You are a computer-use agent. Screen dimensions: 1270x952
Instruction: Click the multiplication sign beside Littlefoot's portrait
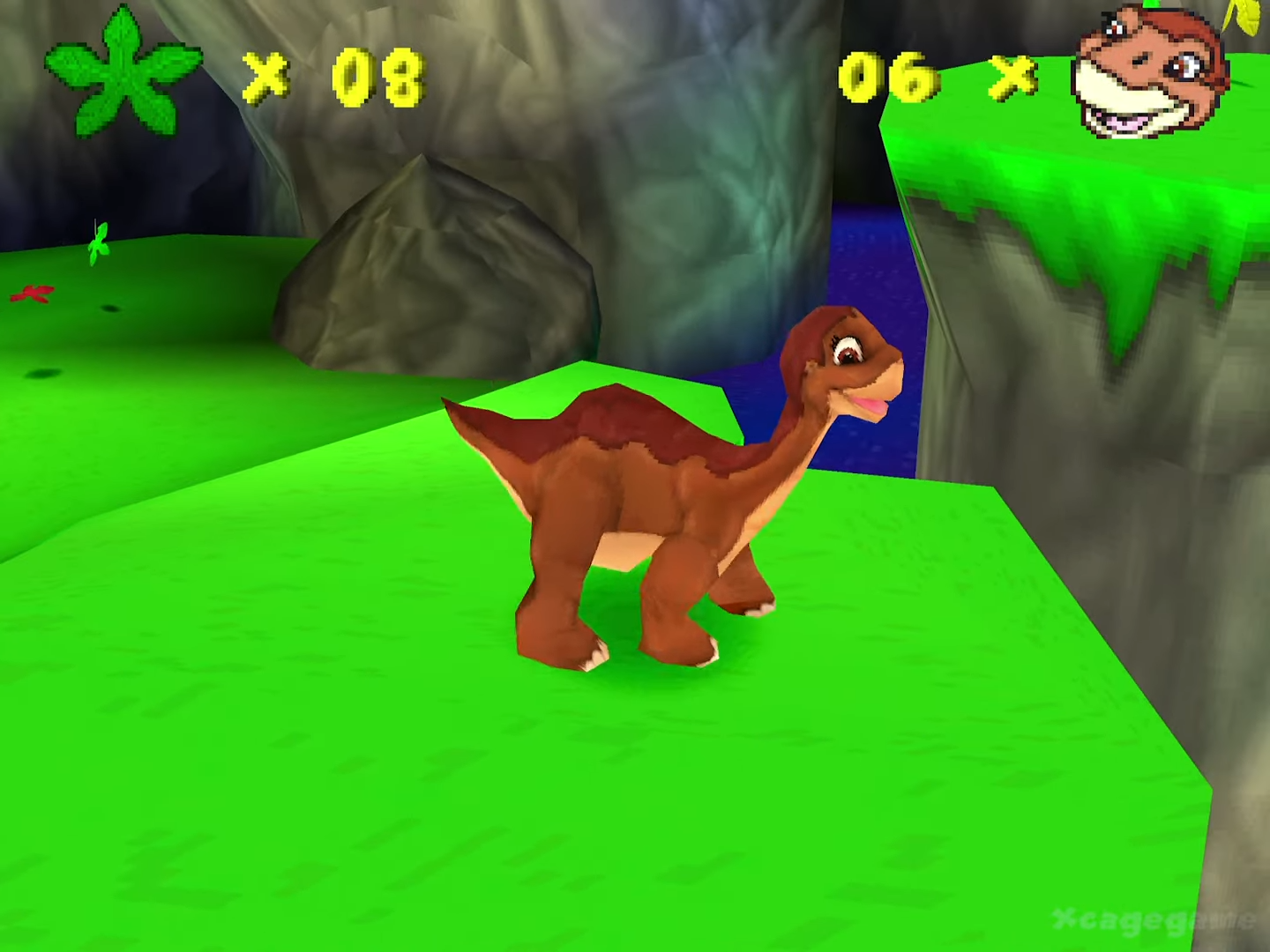tap(1014, 78)
